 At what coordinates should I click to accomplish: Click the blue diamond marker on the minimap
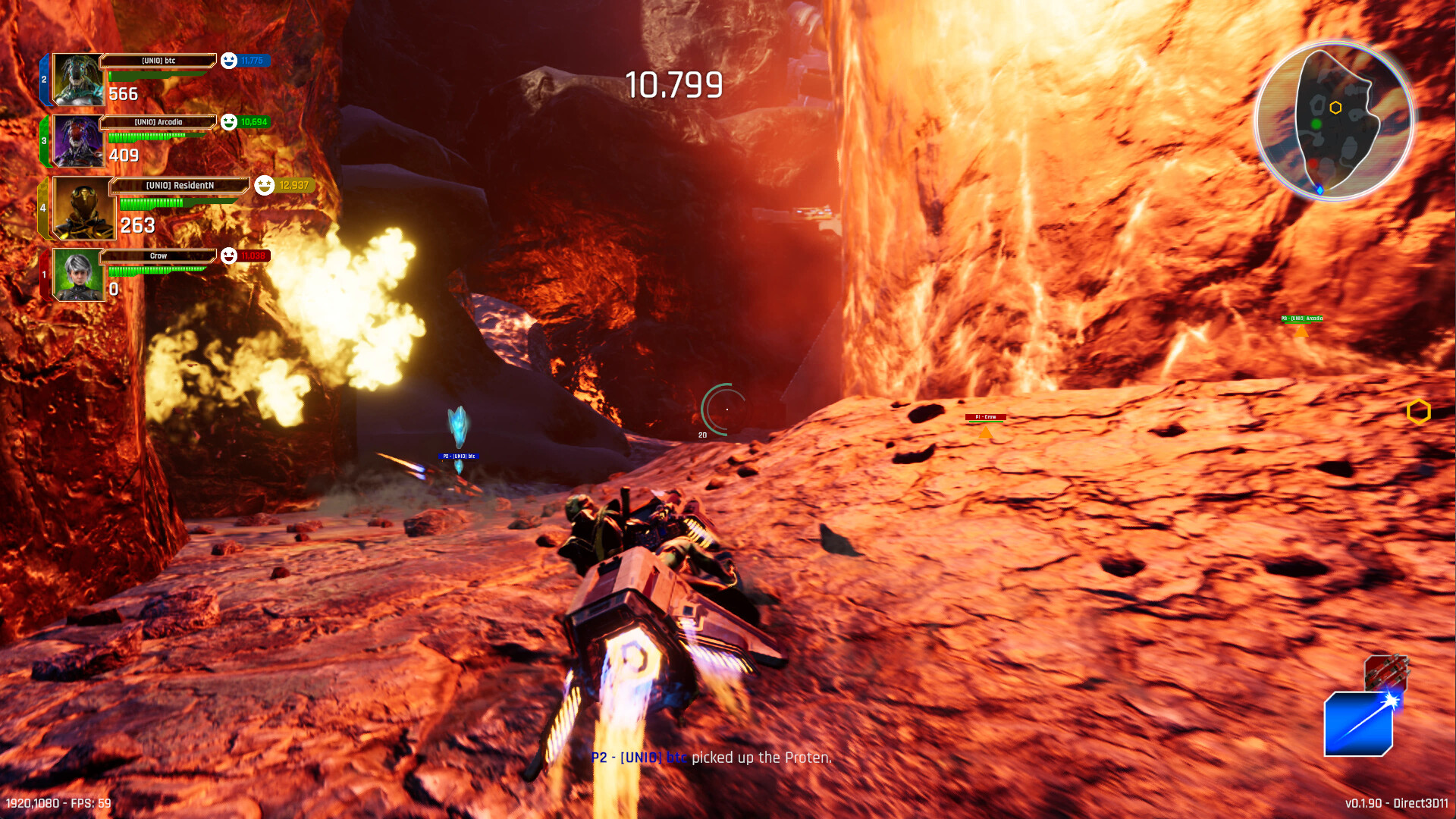(x=1320, y=190)
